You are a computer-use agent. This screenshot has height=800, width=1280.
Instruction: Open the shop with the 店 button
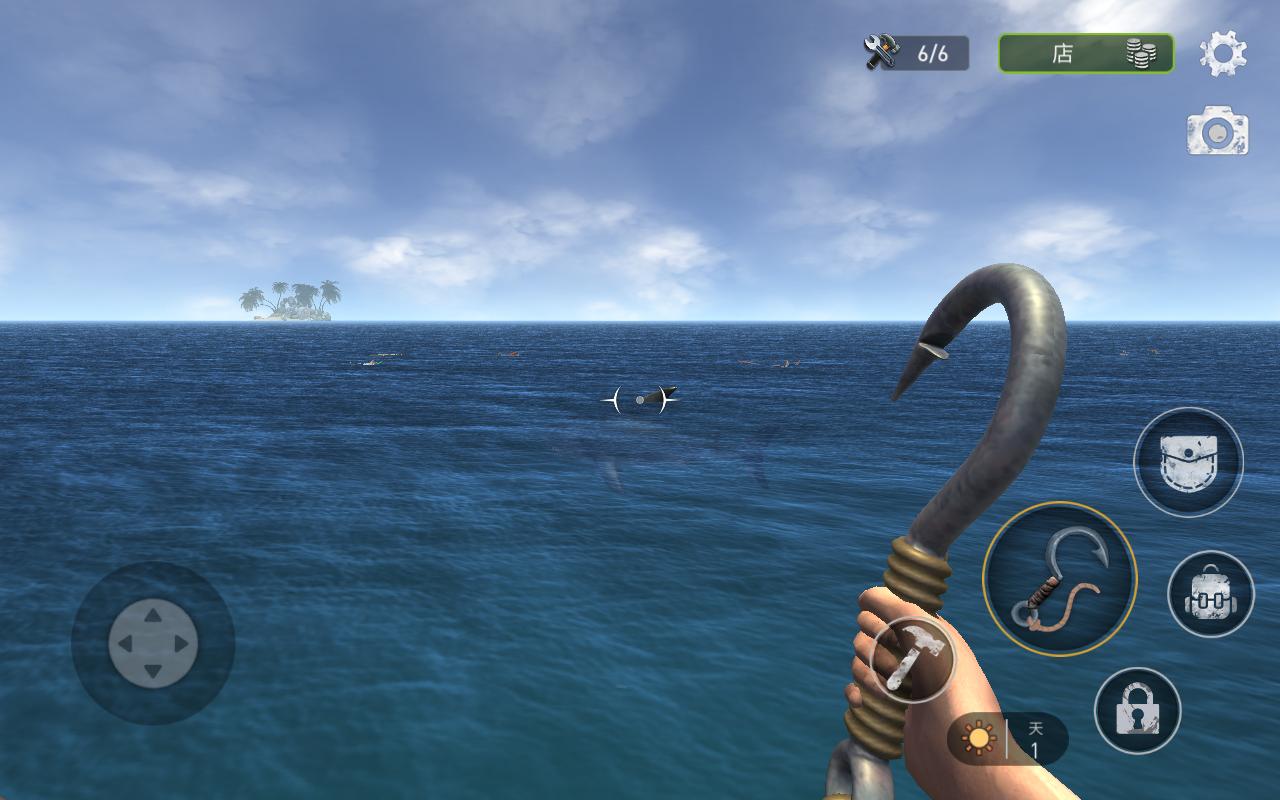pos(1086,53)
